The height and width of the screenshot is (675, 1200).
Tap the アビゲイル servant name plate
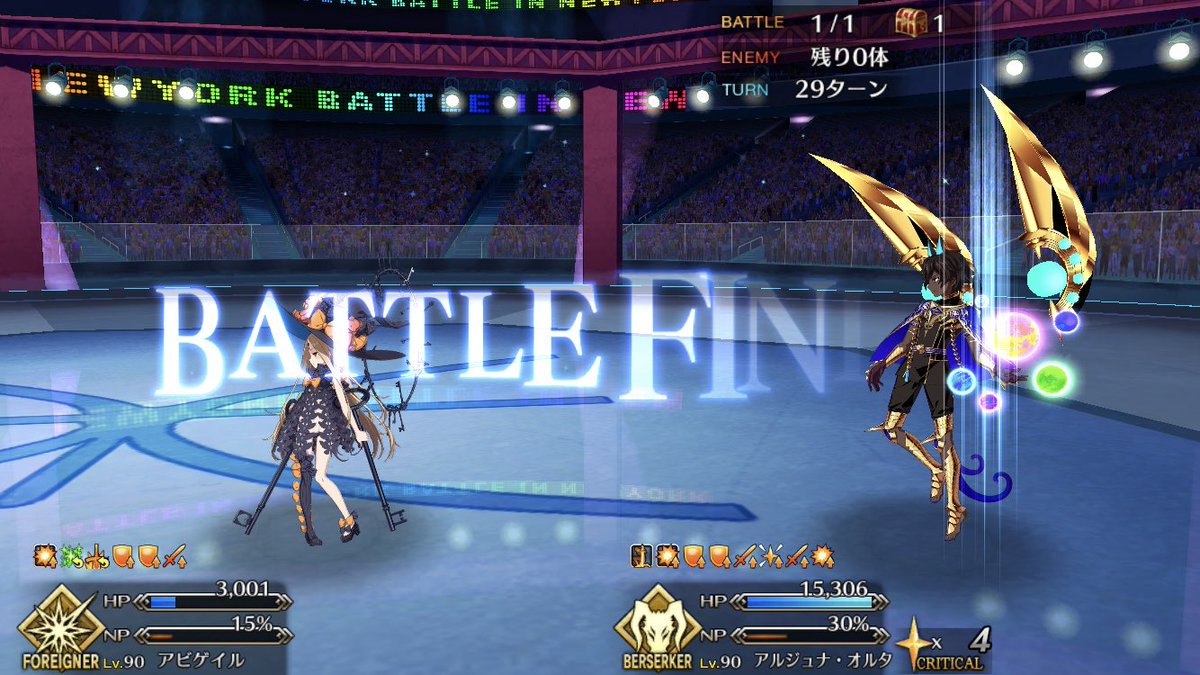point(200,661)
